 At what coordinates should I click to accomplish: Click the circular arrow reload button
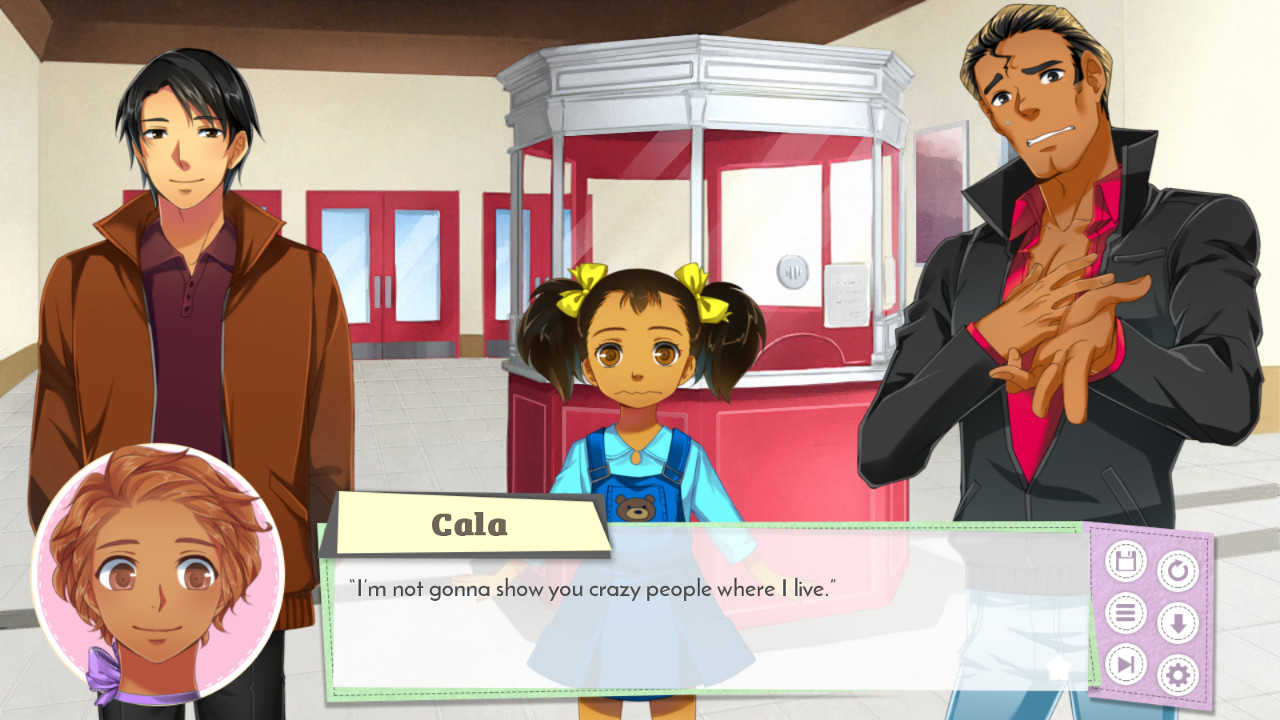tap(1177, 571)
